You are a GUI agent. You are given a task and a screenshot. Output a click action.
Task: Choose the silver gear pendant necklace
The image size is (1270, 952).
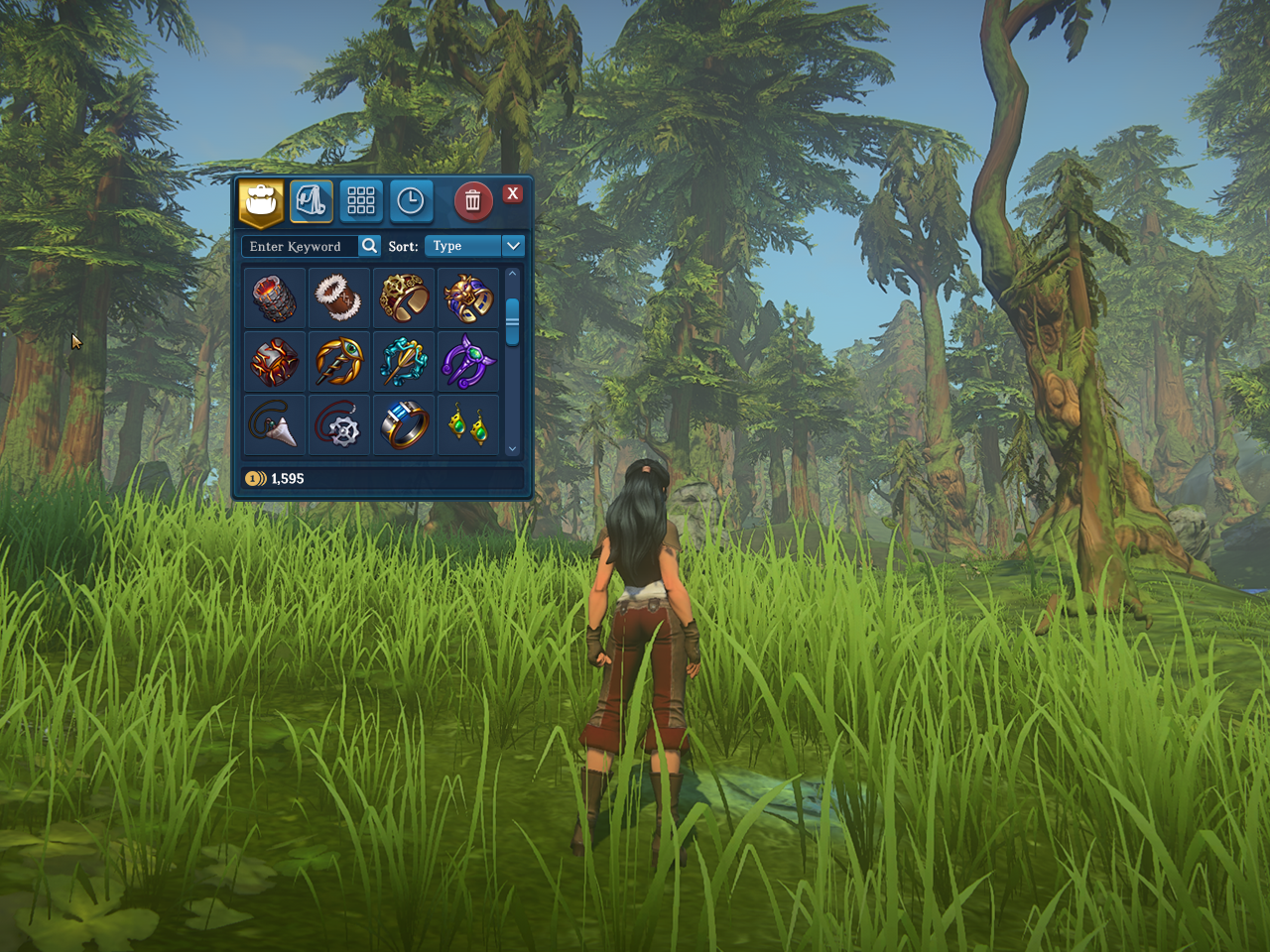point(338,424)
